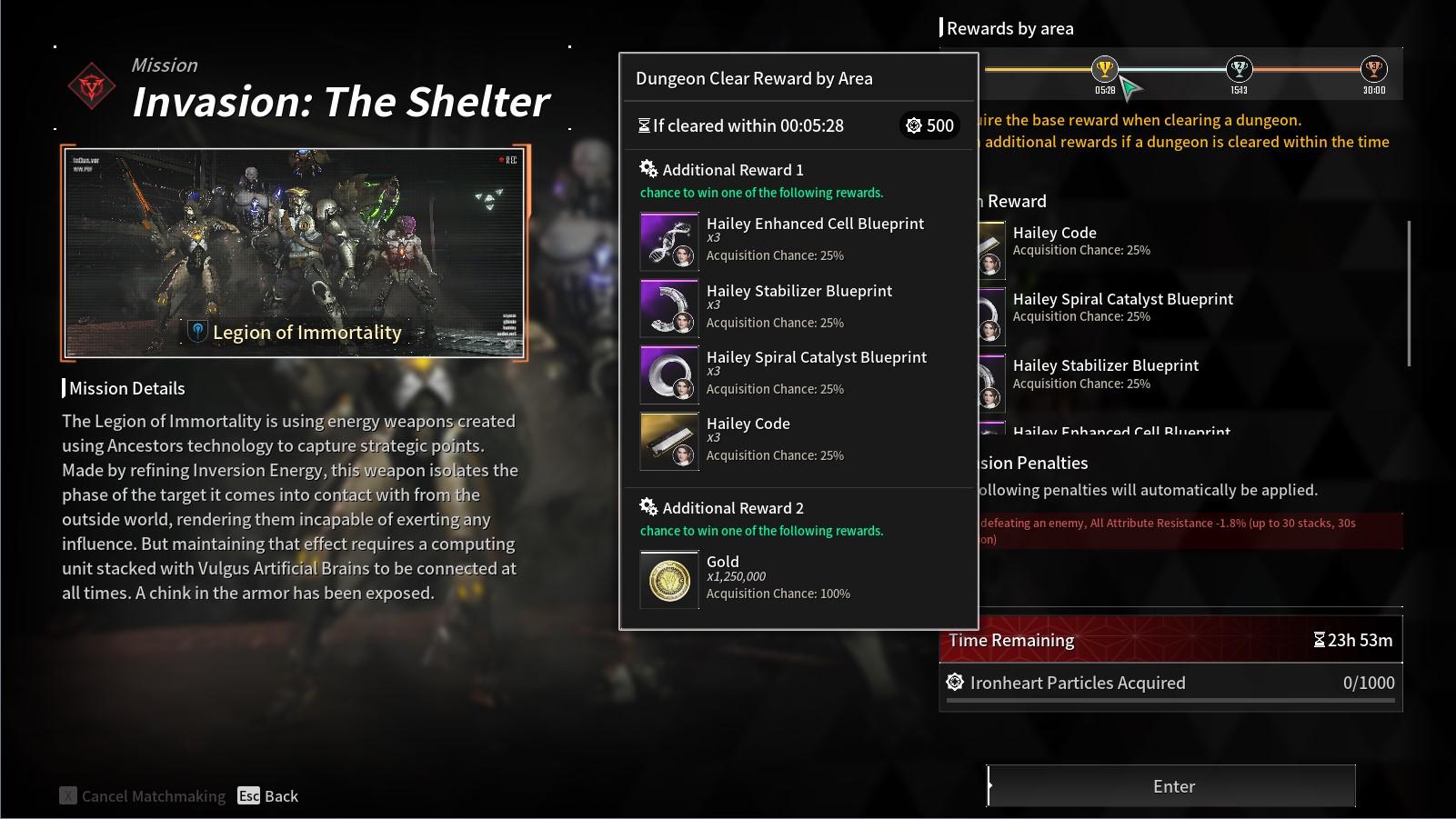Select the 05:28 gold trophy marker
1456x819 pixels.
[x=1104, y=69]
